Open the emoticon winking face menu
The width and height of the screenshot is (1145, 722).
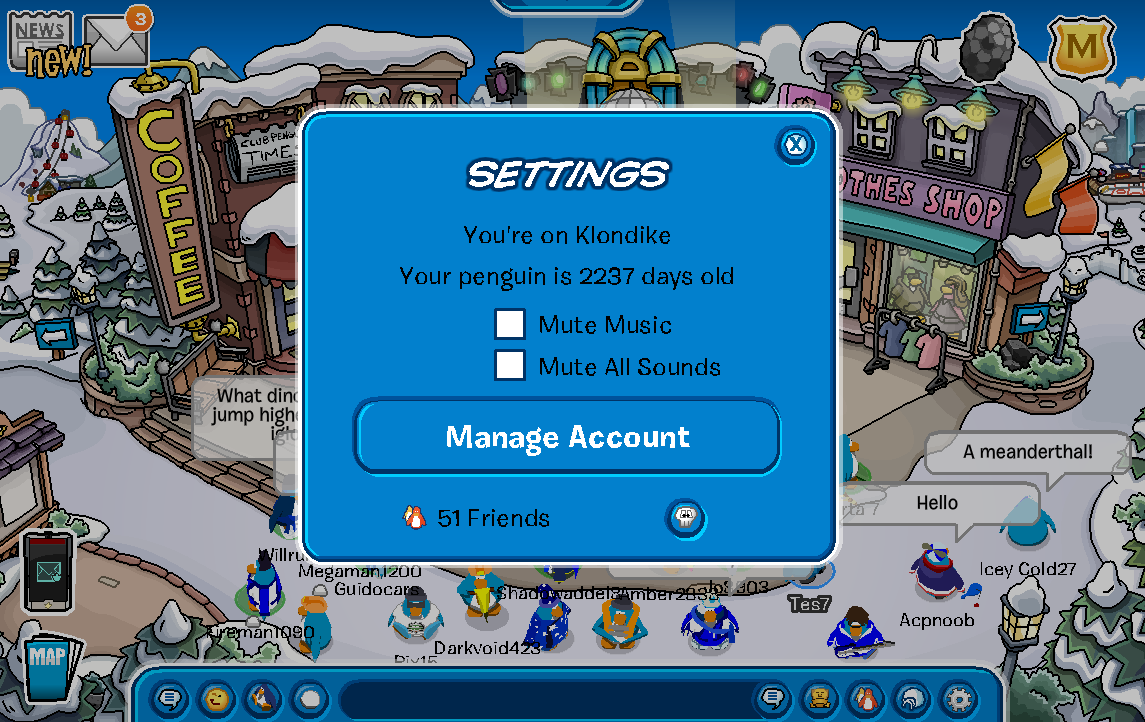[216, 698]
